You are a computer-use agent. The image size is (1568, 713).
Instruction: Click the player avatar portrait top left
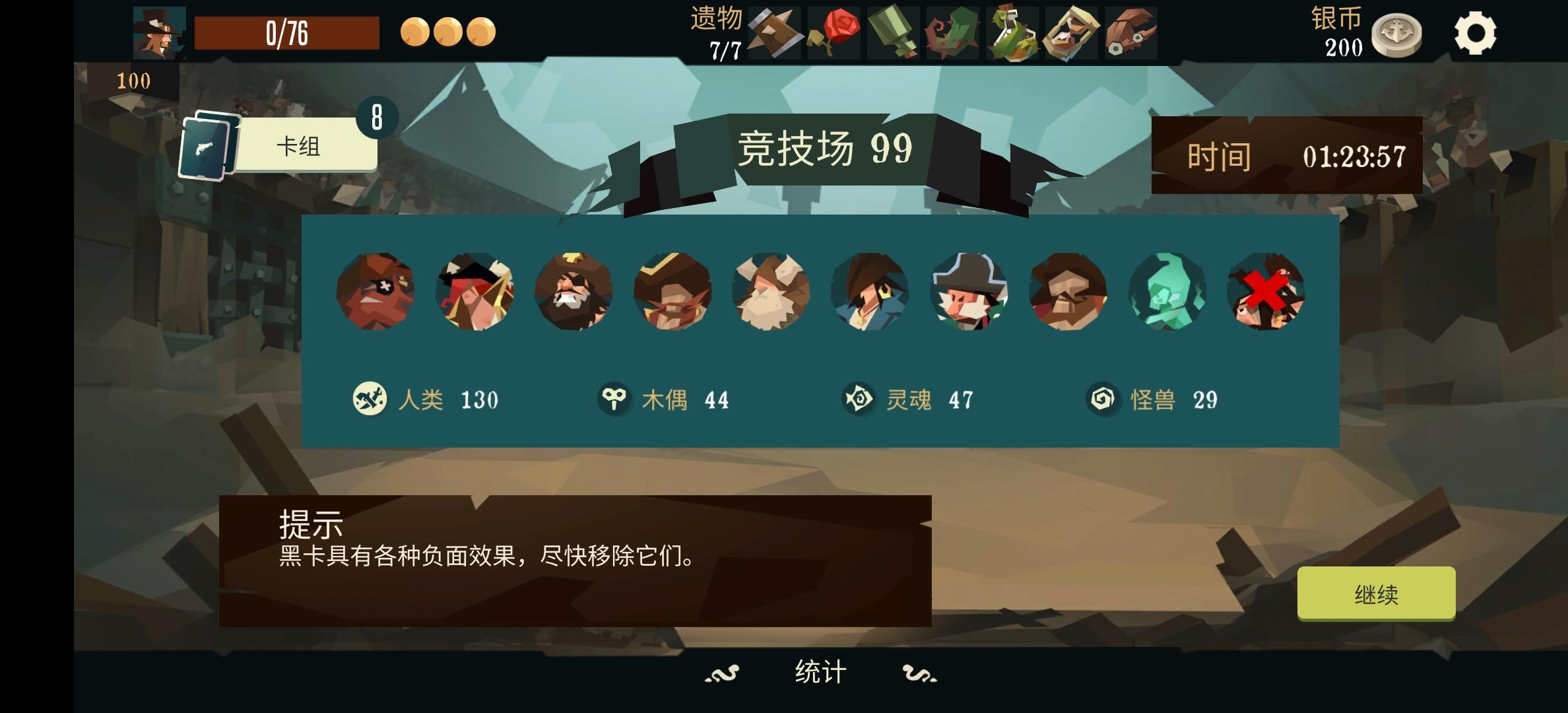point(158,32)
